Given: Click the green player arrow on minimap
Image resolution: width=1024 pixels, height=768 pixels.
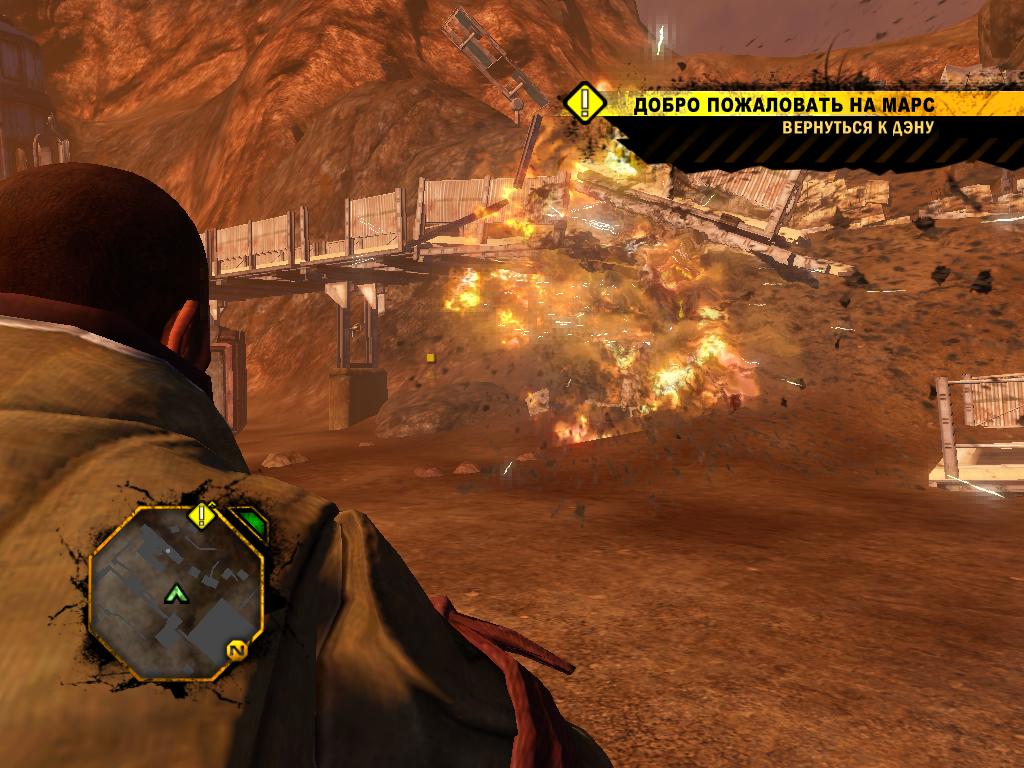Looking at the screenshot, I should pyautogui.click(x=177, y=594).
